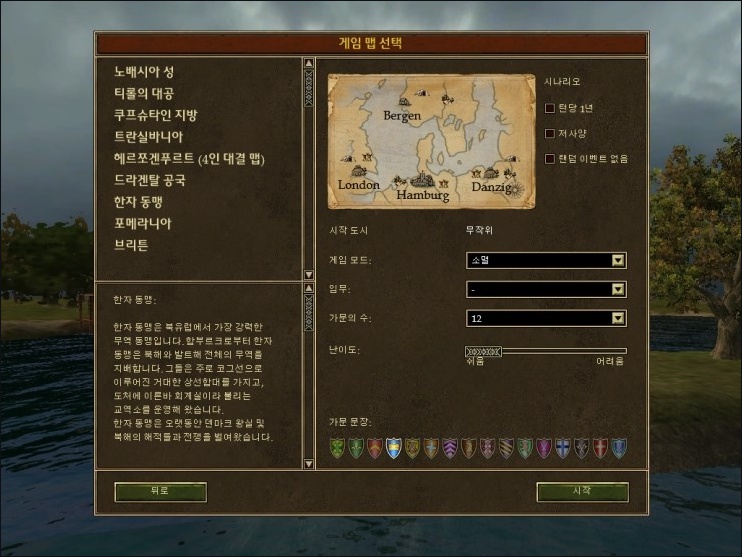The width and height of the screenshot is (742, 557).
Task: Open the 임무 dropdown
Action: 546,290
